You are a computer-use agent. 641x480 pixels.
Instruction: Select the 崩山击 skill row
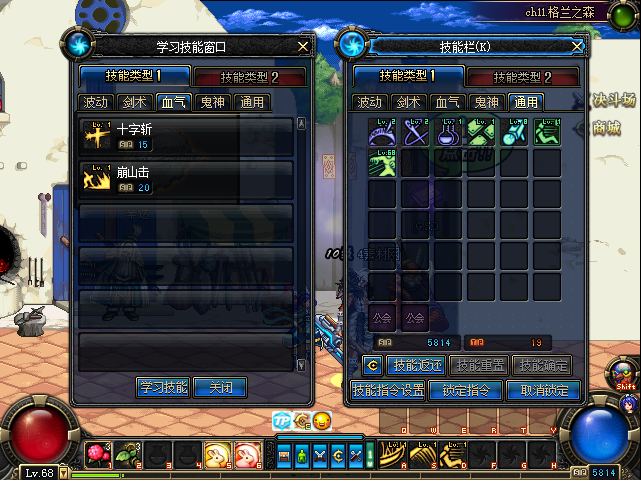pos(186,179)
